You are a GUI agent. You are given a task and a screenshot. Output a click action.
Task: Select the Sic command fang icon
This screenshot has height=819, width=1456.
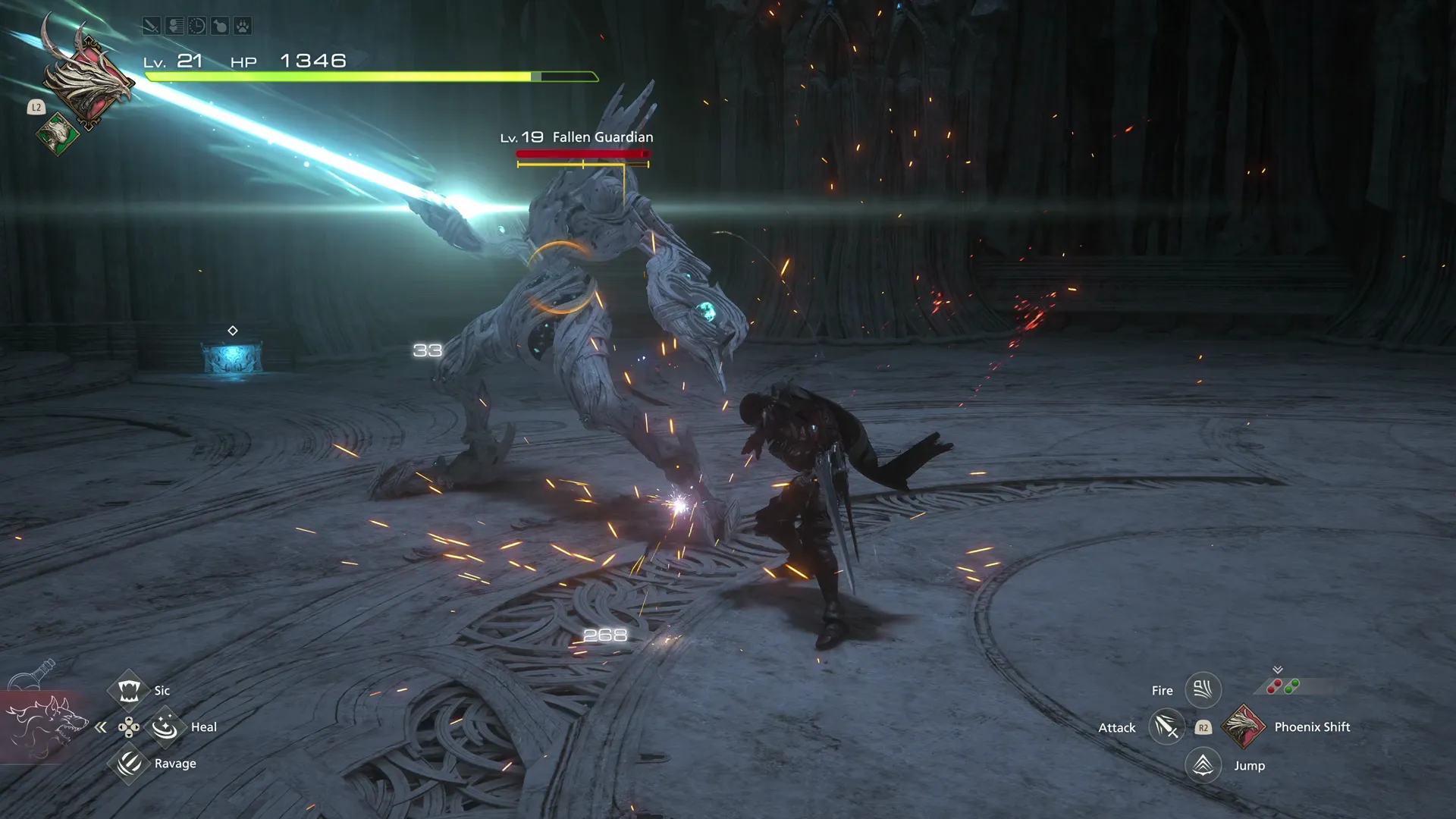129,690
